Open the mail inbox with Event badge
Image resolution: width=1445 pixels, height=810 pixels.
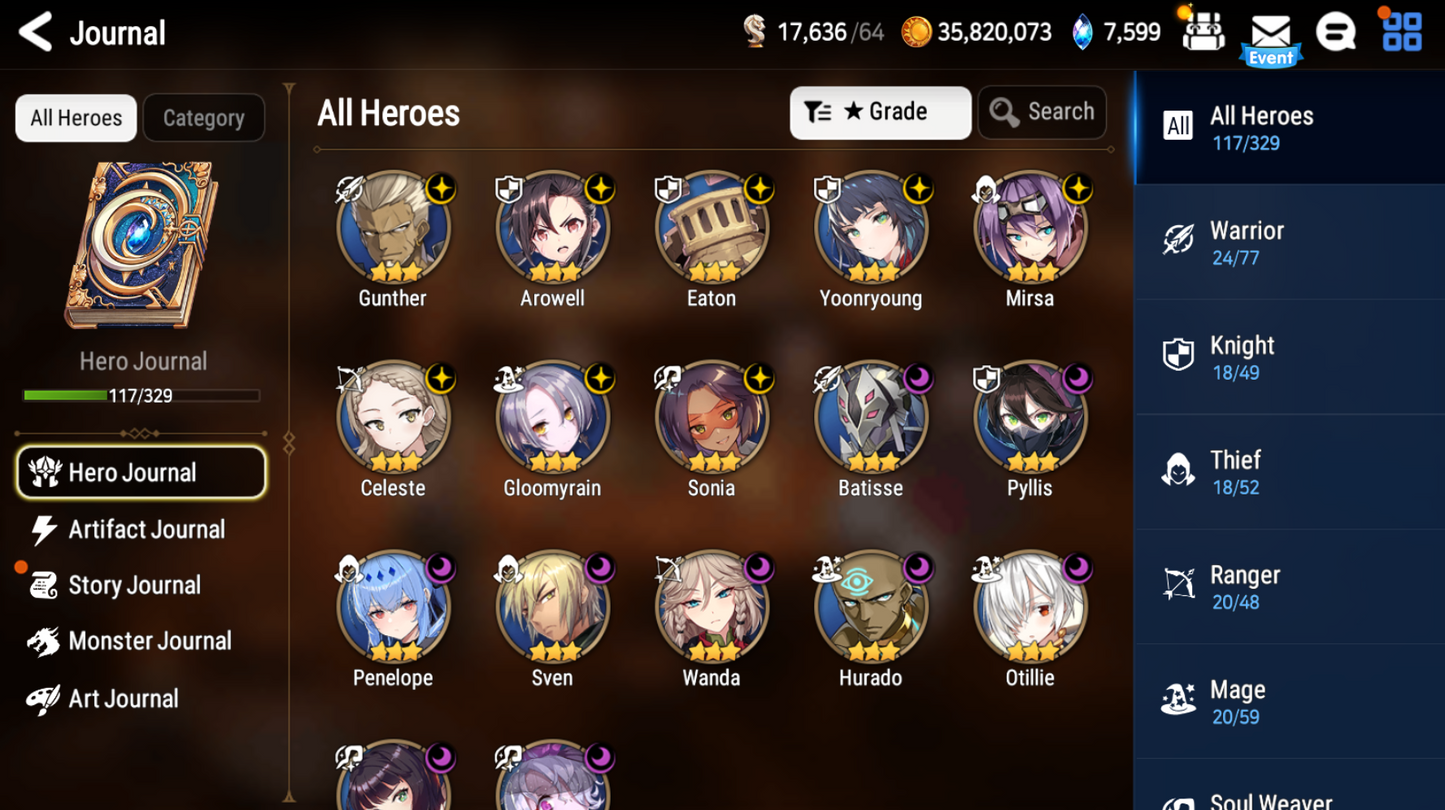[x=1270, y=31]
